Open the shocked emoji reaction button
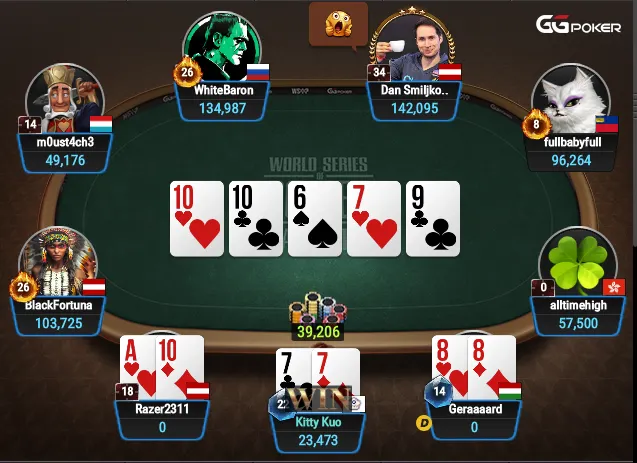Viewport: 637px width, 463px height. pyautogui.click(x=338, y=24)
